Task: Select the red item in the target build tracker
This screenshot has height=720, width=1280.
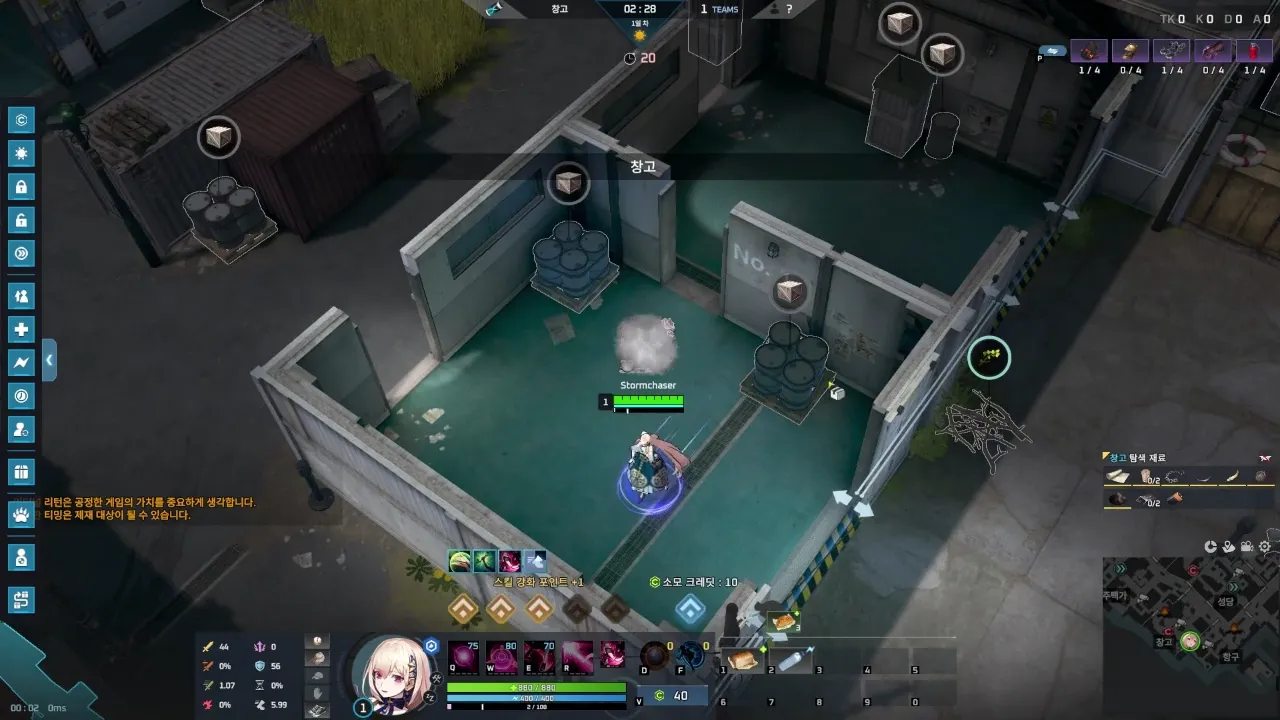Action: point(1255,51)
